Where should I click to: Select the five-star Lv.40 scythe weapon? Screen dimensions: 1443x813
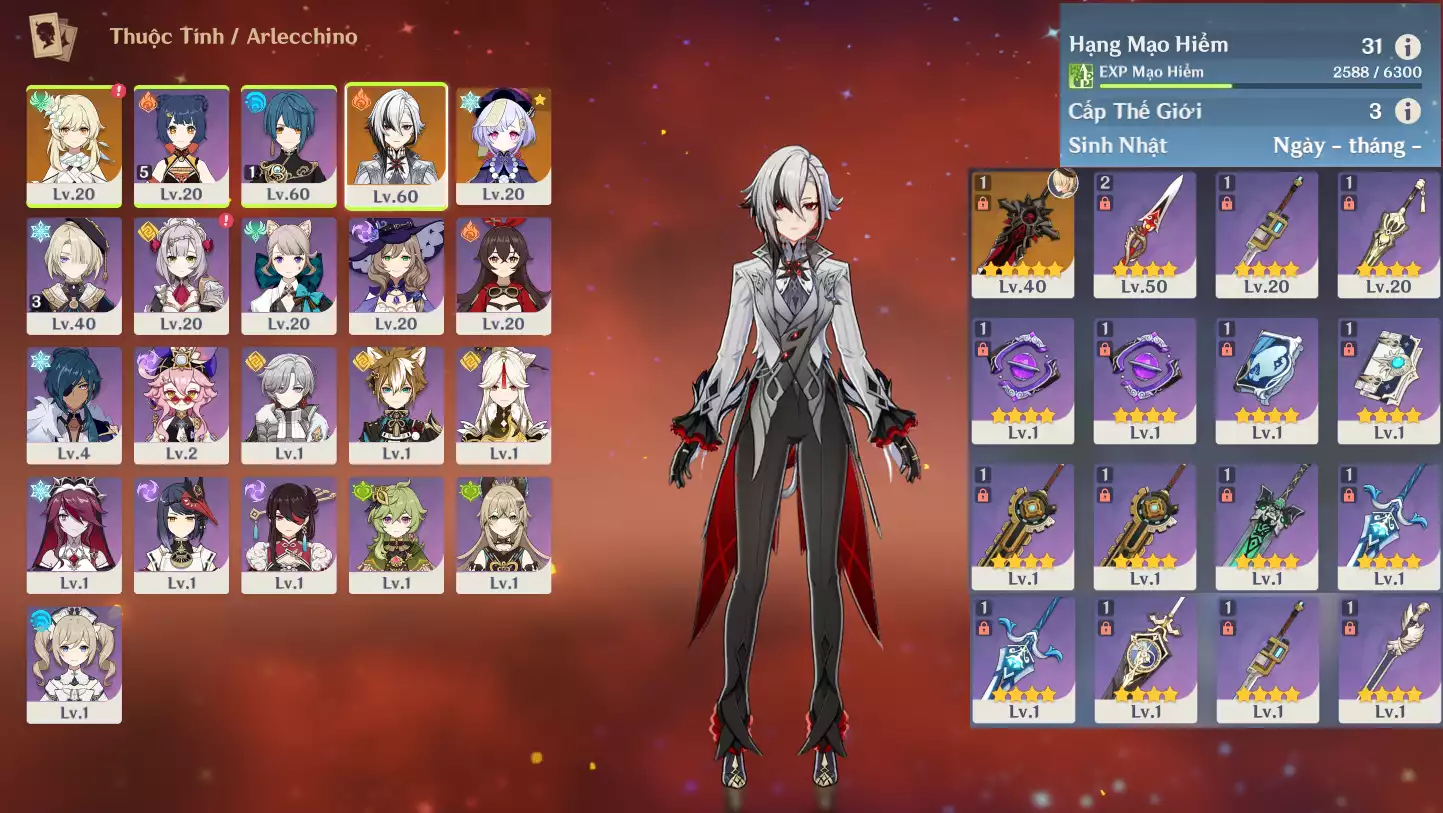pos(1023,234)
